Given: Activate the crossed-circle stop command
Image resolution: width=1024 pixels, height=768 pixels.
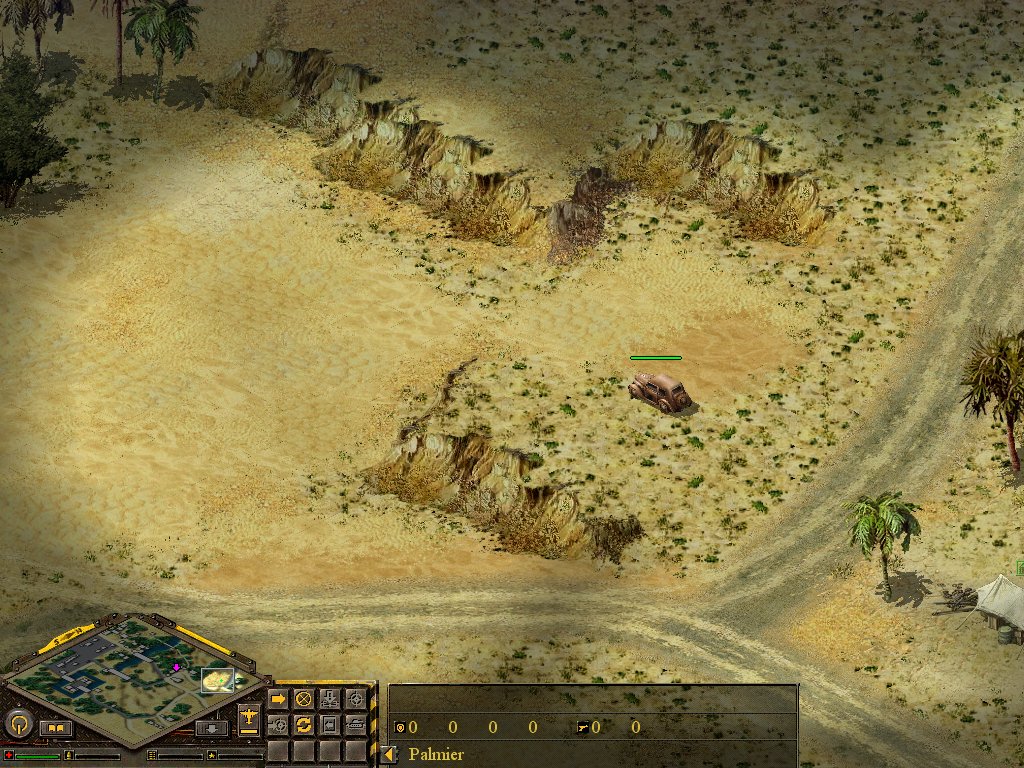Looking at the screenshot, I should 304,700.
